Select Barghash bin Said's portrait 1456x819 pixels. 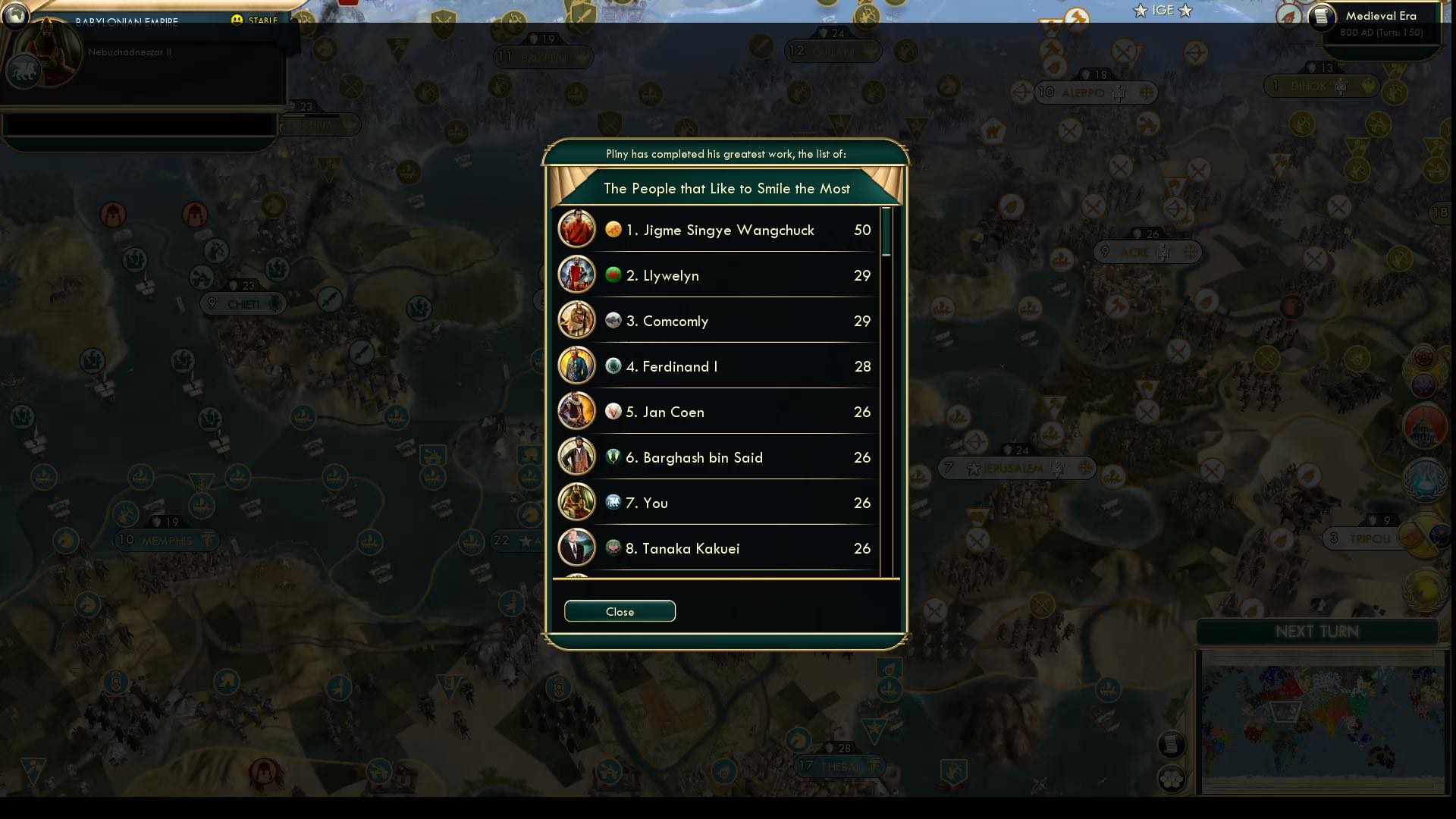tap(576, 457)
